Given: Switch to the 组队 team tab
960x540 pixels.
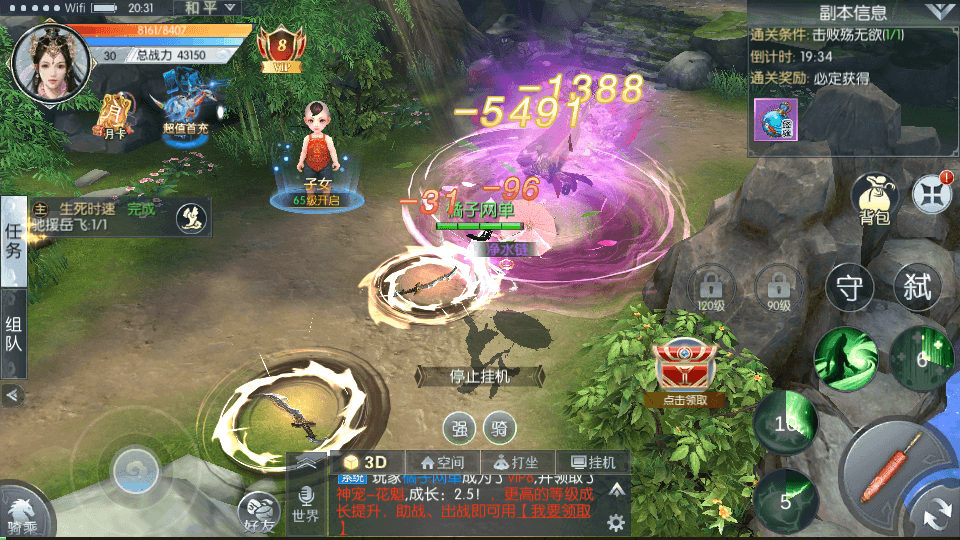Looking at the screenshot, I should (14, 334).
